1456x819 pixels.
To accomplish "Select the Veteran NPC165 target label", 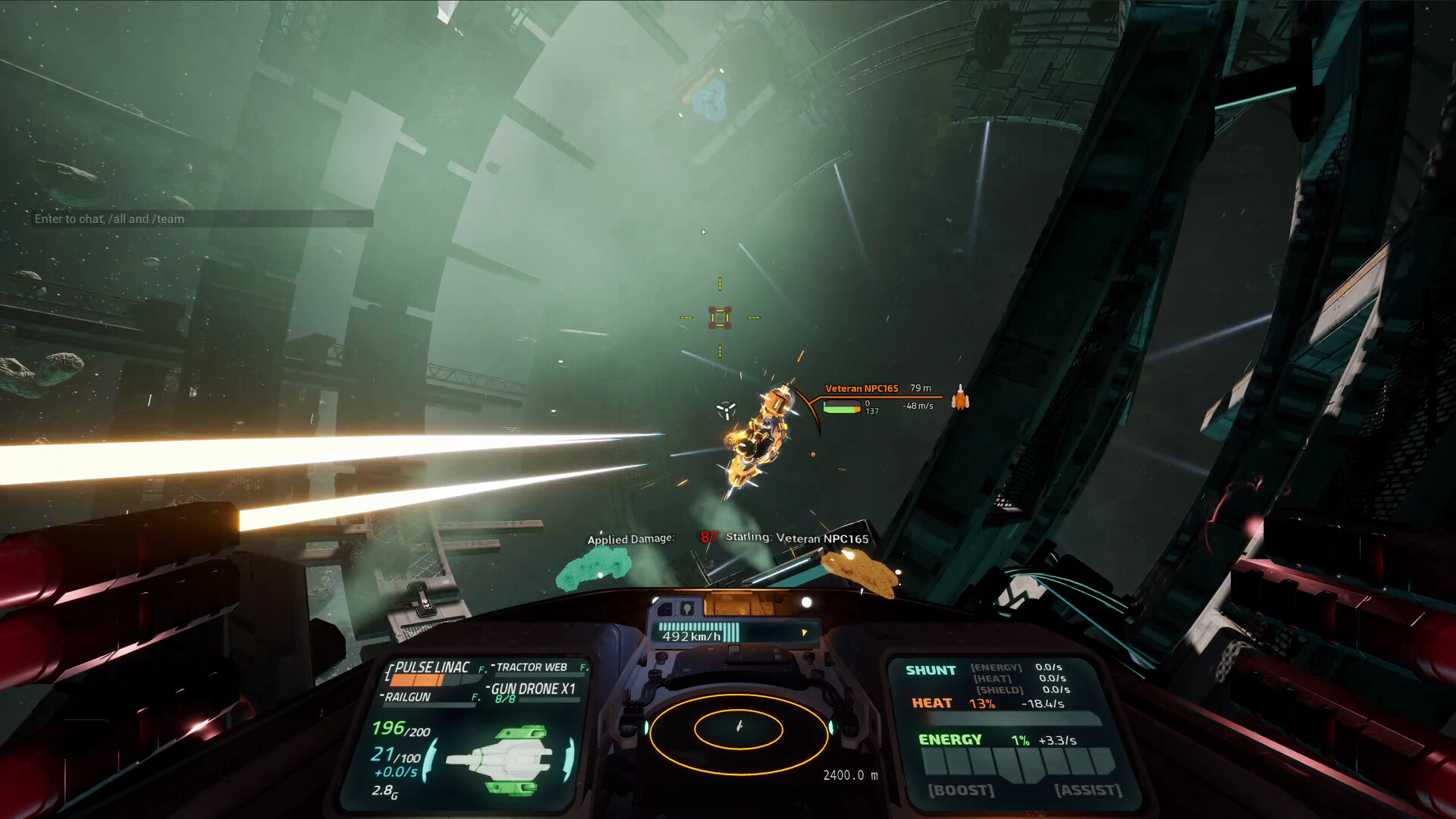I will [861, 387].
